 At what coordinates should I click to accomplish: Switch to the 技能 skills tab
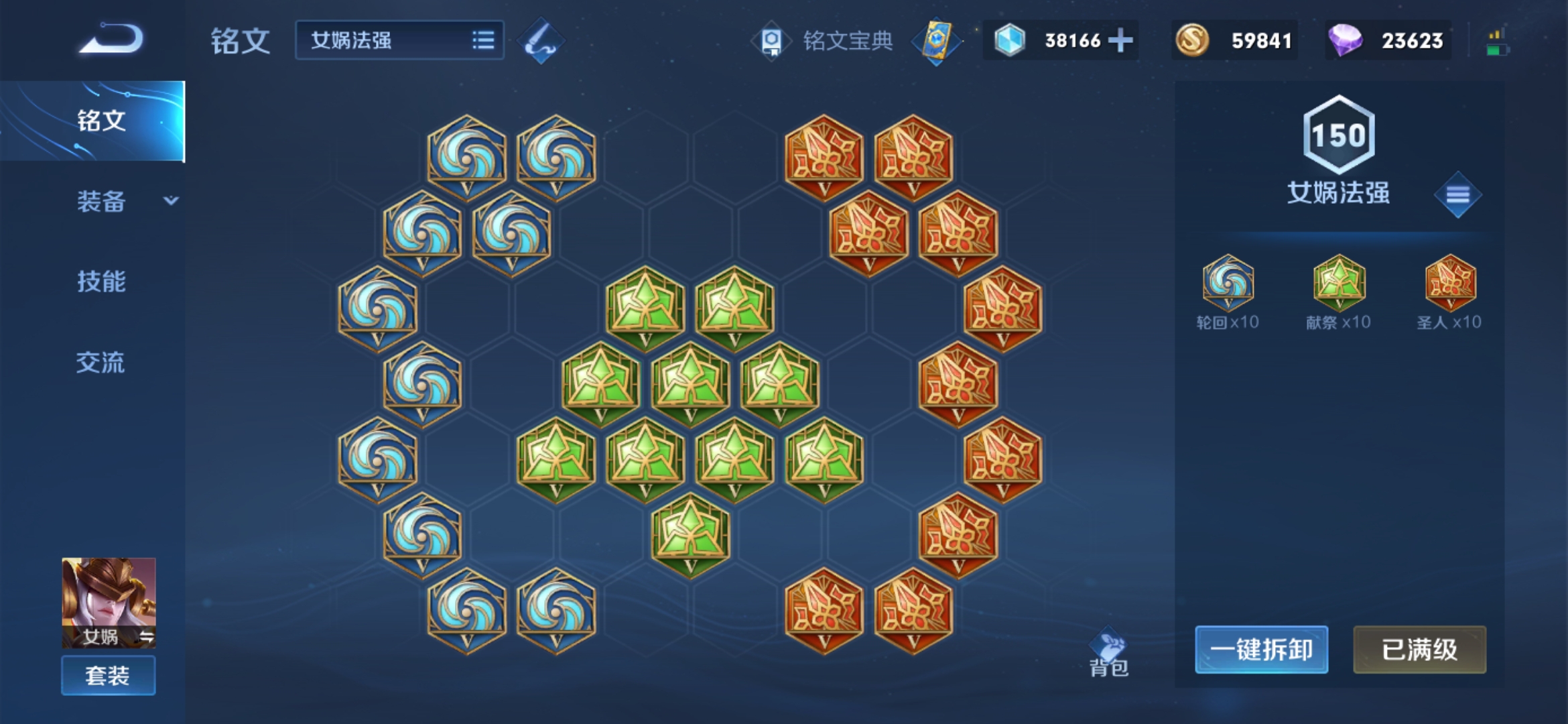[x=101, y=282]
